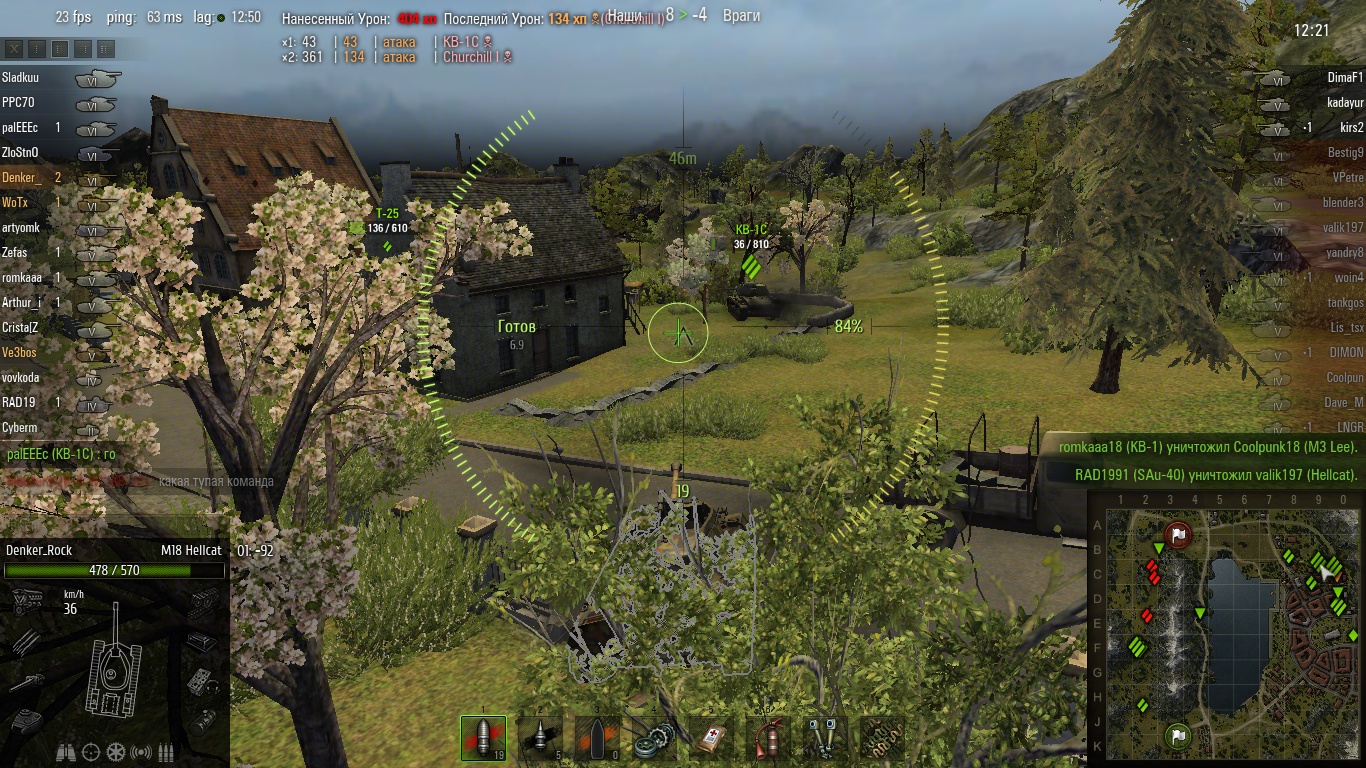Use the repair kit consumable with gear wheels
1366x768 pixels.
655,738
